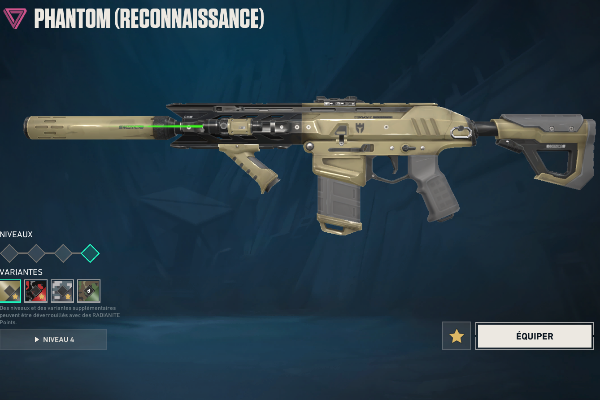Viewport: 600px width, 400px height.
Task: Mark this skin as favorite with the star
Action: [456, 336]
